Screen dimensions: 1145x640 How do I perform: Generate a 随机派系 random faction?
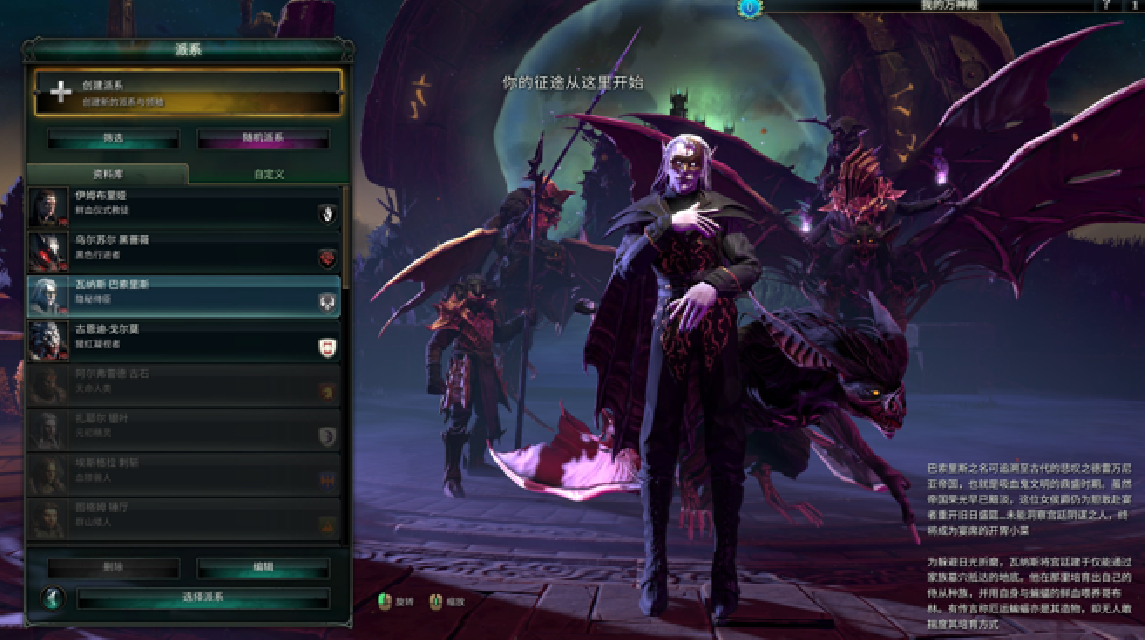[263, 138]
